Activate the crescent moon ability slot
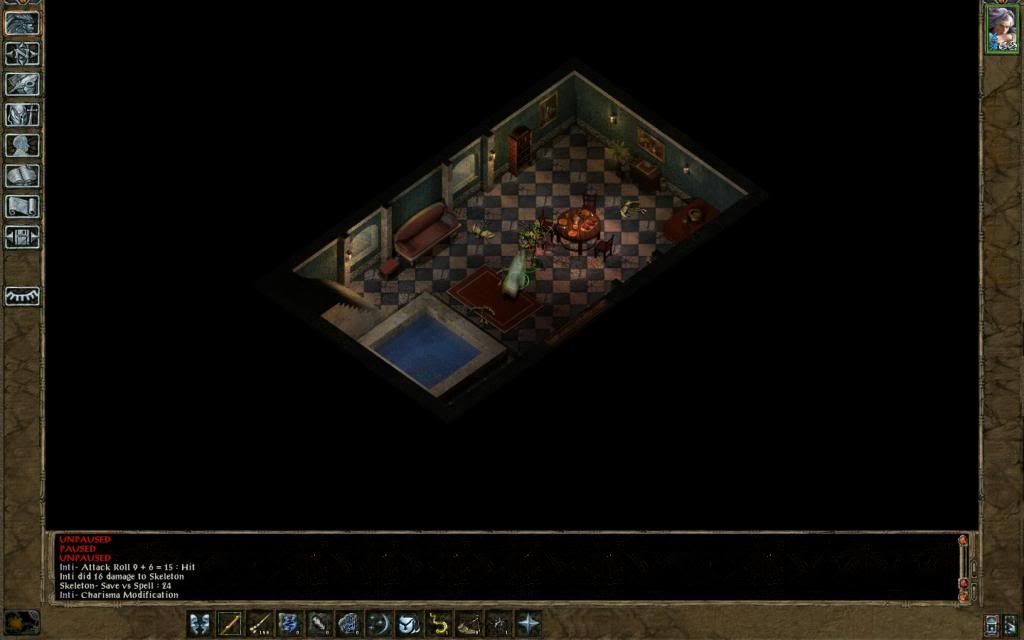 (x=379, y=623)
